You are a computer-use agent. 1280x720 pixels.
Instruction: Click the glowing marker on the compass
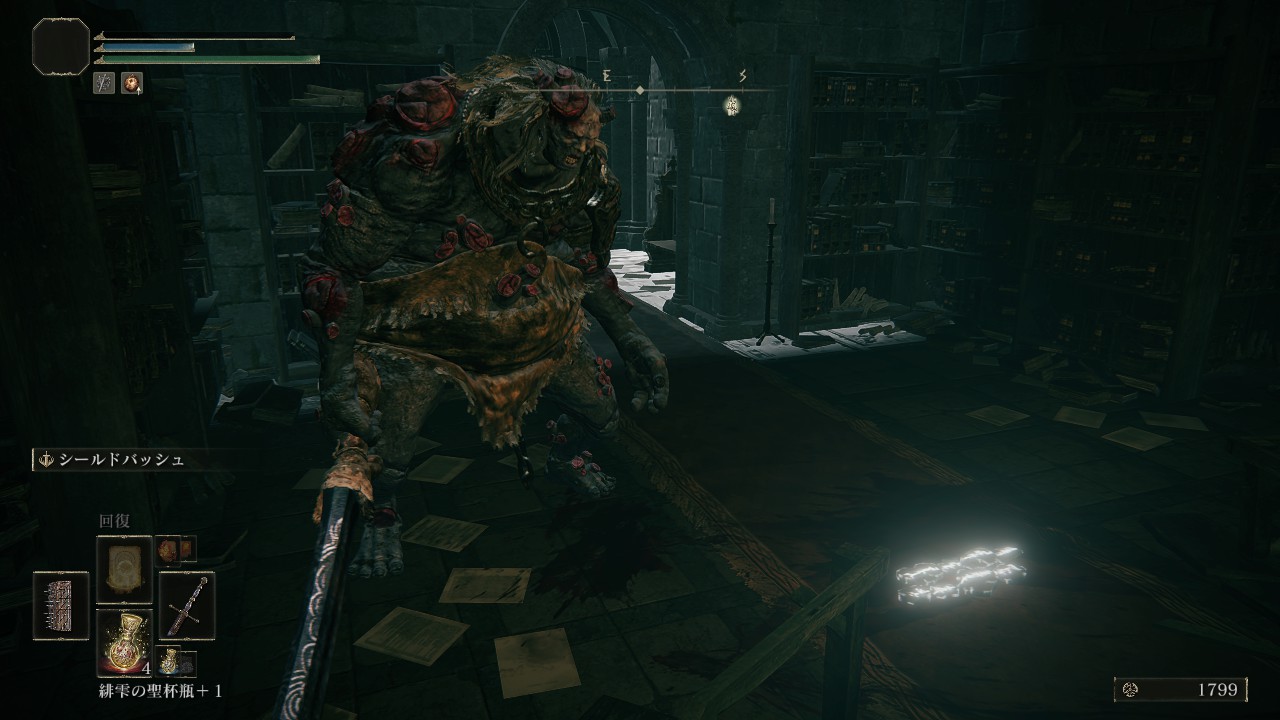733,102
